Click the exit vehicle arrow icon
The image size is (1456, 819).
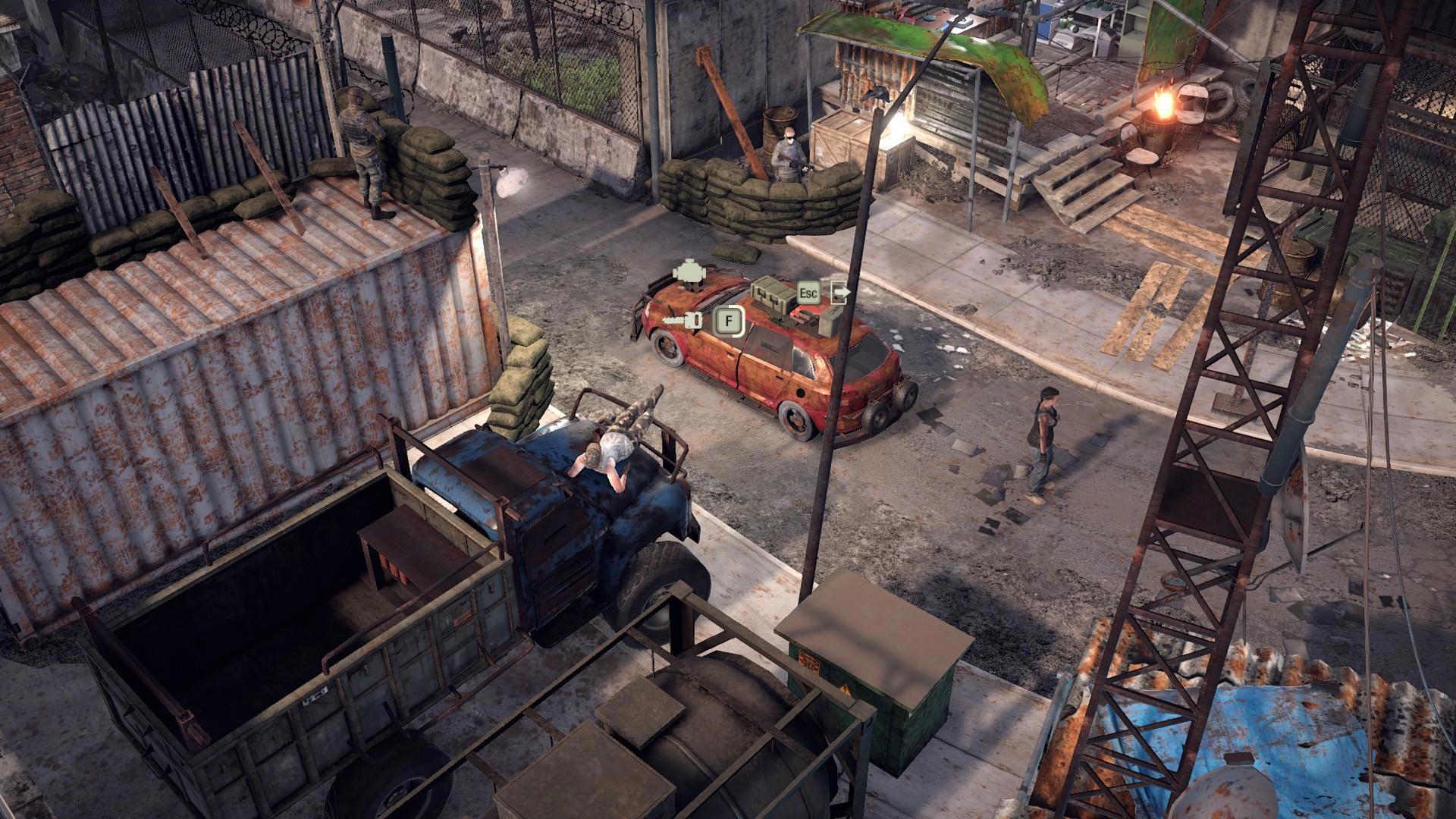tap(840, 291)
